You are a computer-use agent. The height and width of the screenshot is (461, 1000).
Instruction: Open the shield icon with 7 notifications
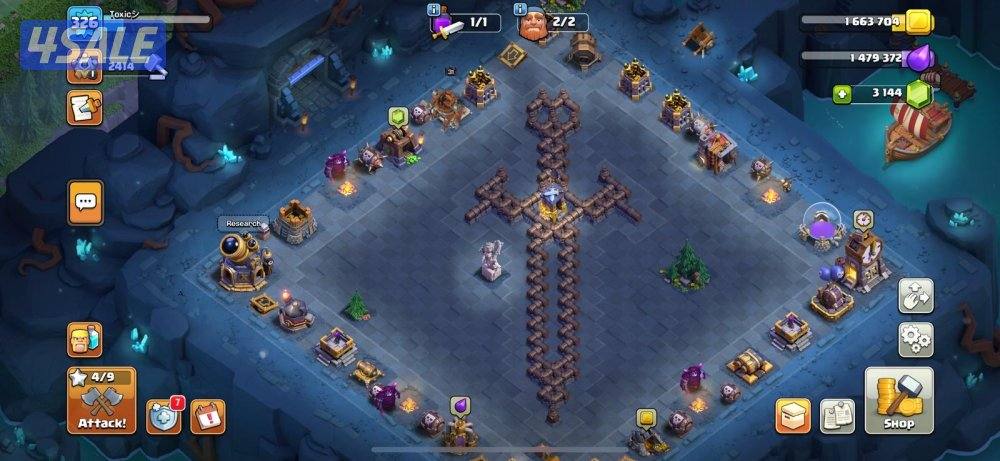pyautogui.click(x=165, y=416)
